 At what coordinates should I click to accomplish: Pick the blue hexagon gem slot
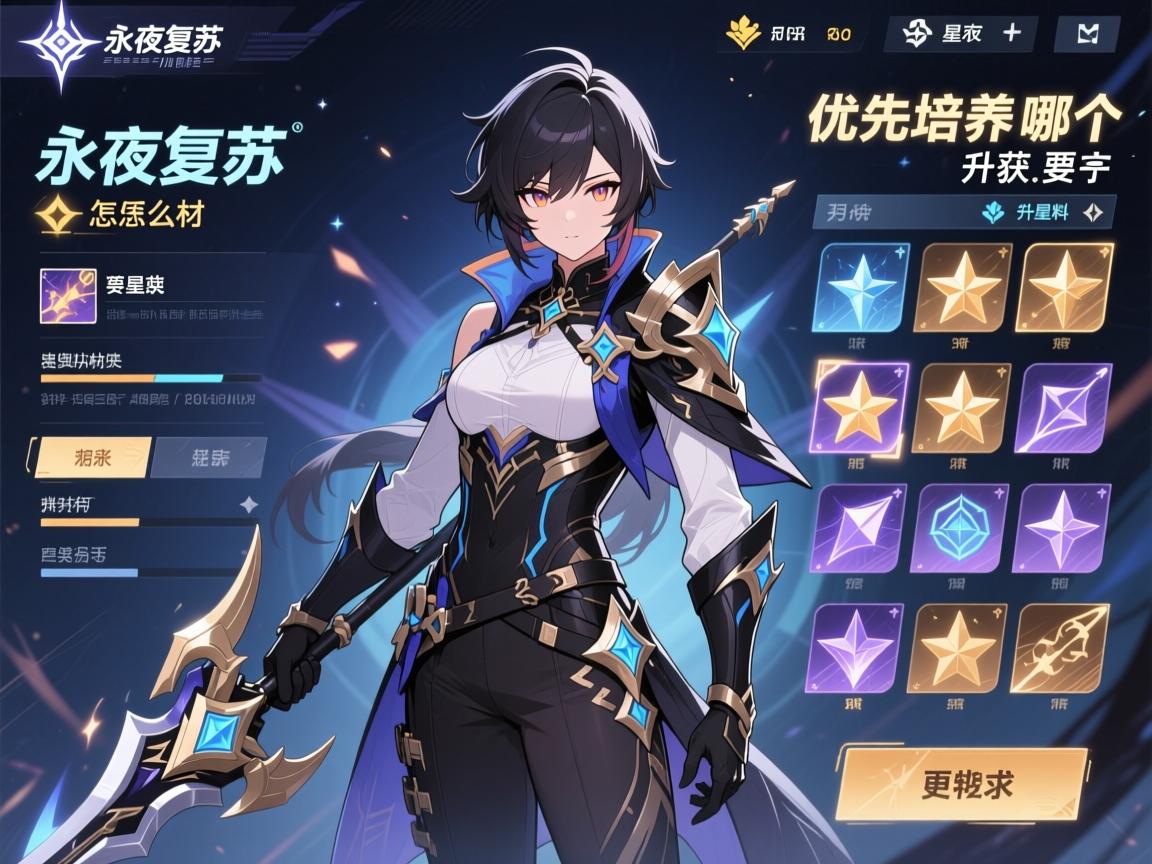(961, 526)
